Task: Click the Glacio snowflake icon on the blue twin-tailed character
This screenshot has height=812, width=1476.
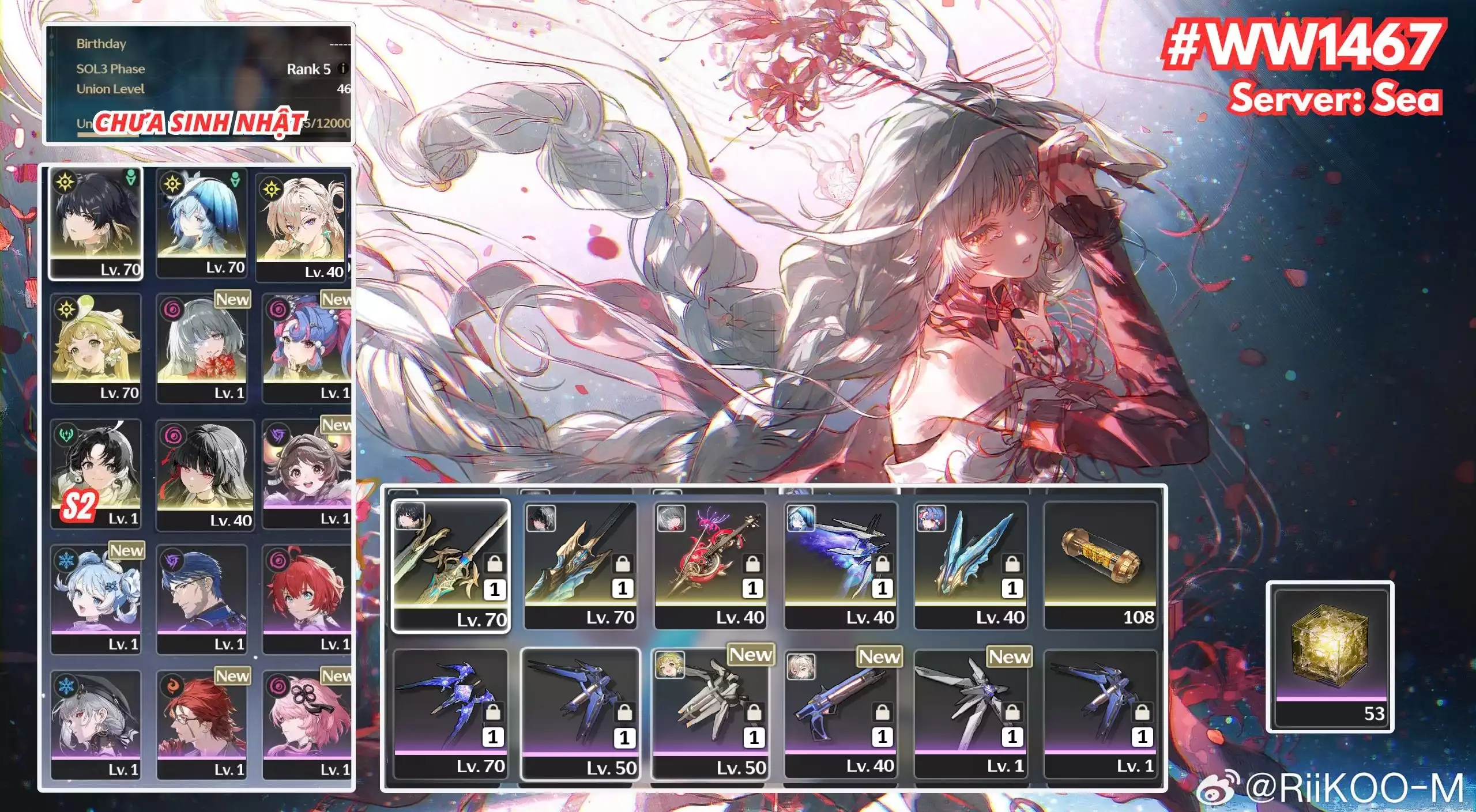Action: point(66,560)
